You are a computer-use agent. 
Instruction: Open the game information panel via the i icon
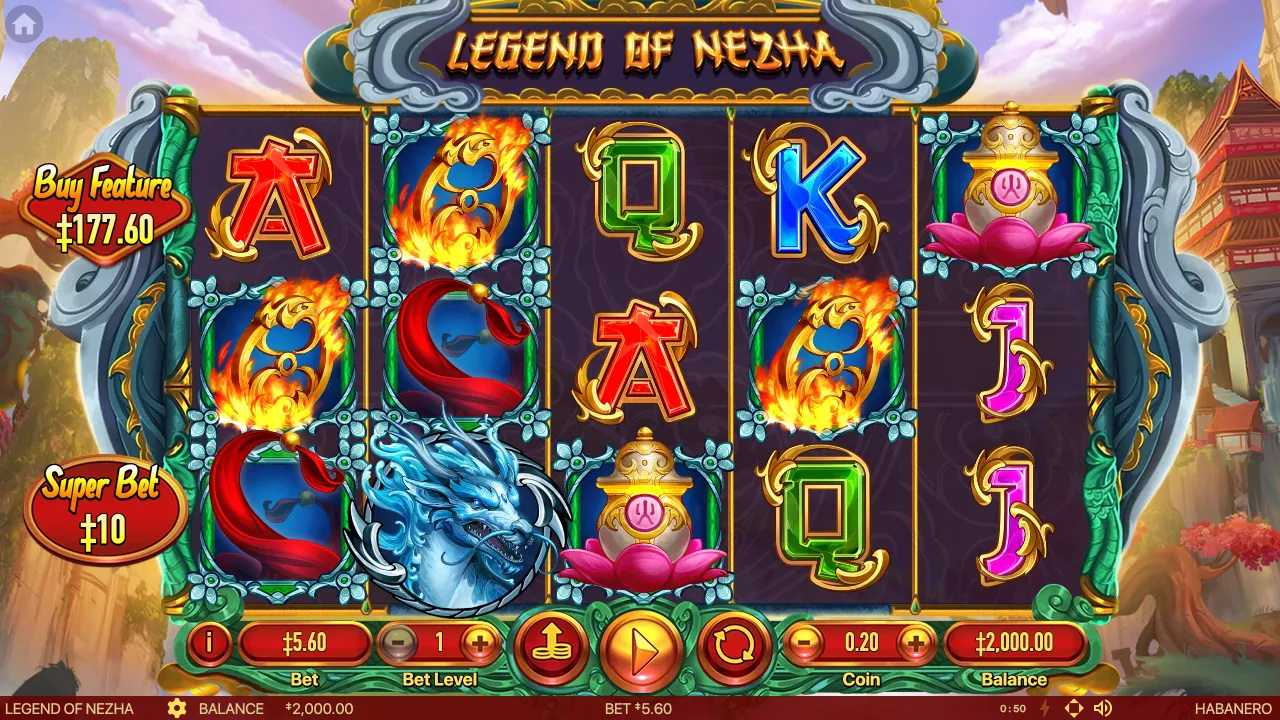point(208,643)
